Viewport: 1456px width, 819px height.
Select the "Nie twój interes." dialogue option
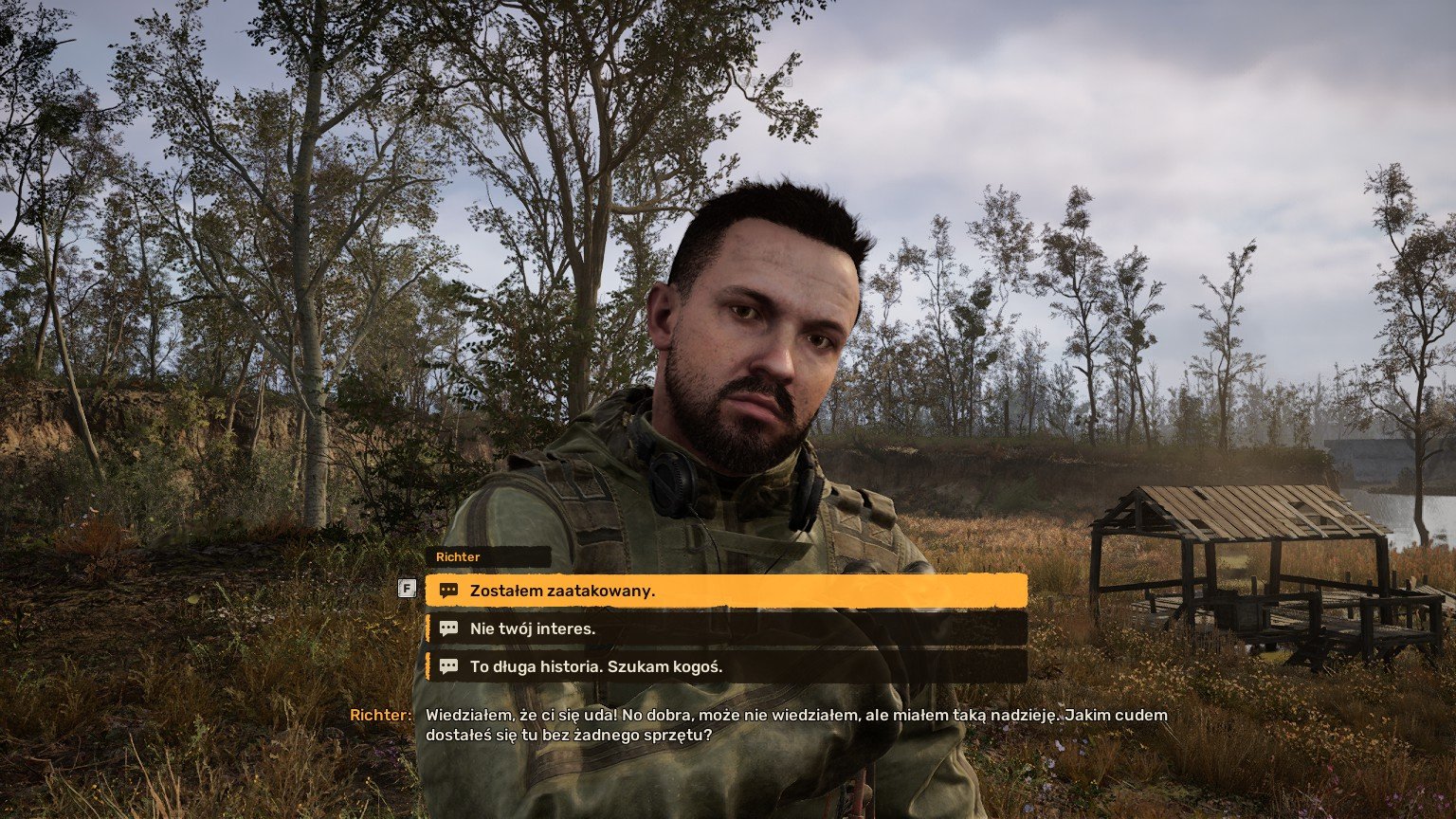(x=725, y=628)
